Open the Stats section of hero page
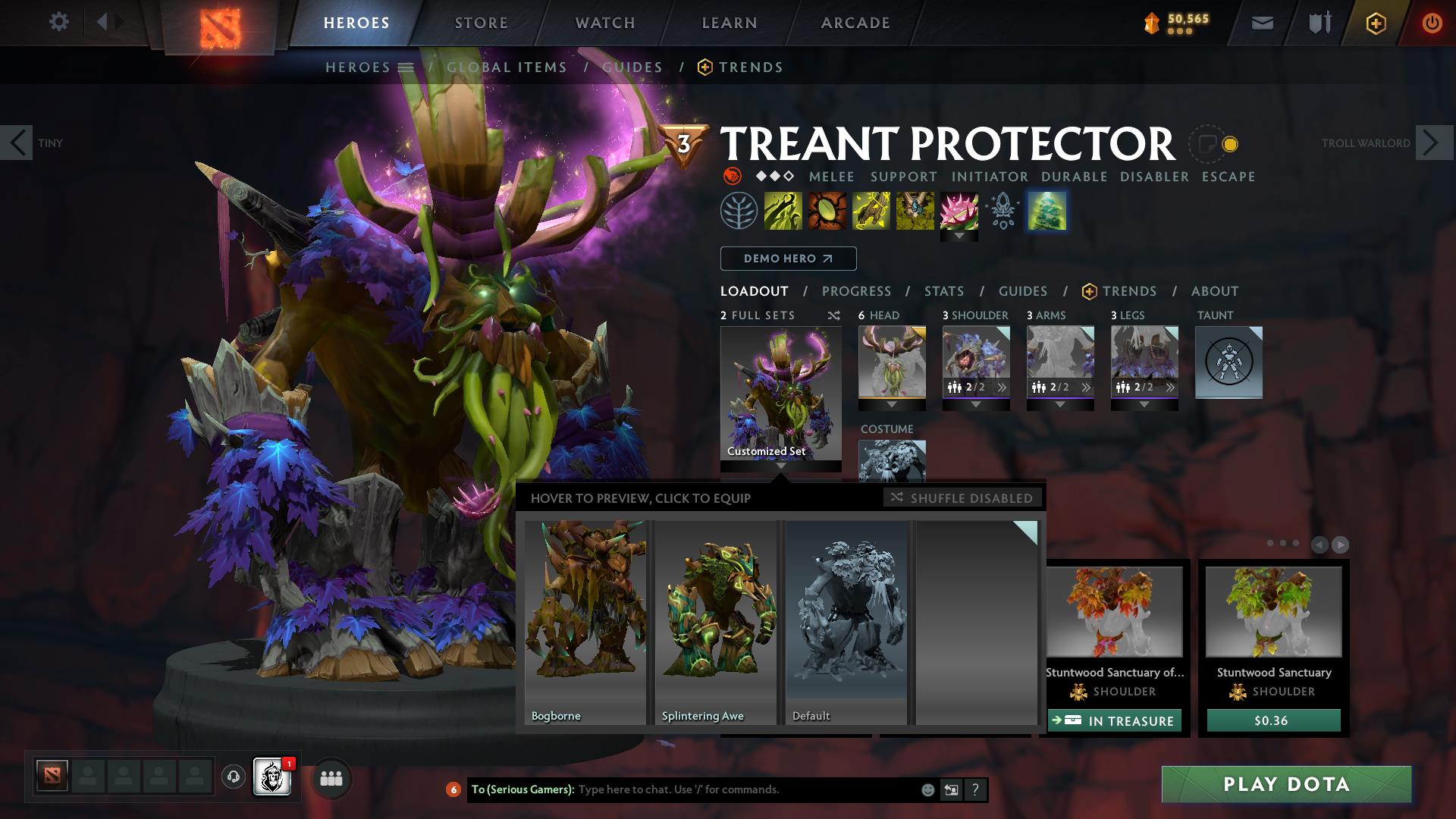 tap(943, 290)
